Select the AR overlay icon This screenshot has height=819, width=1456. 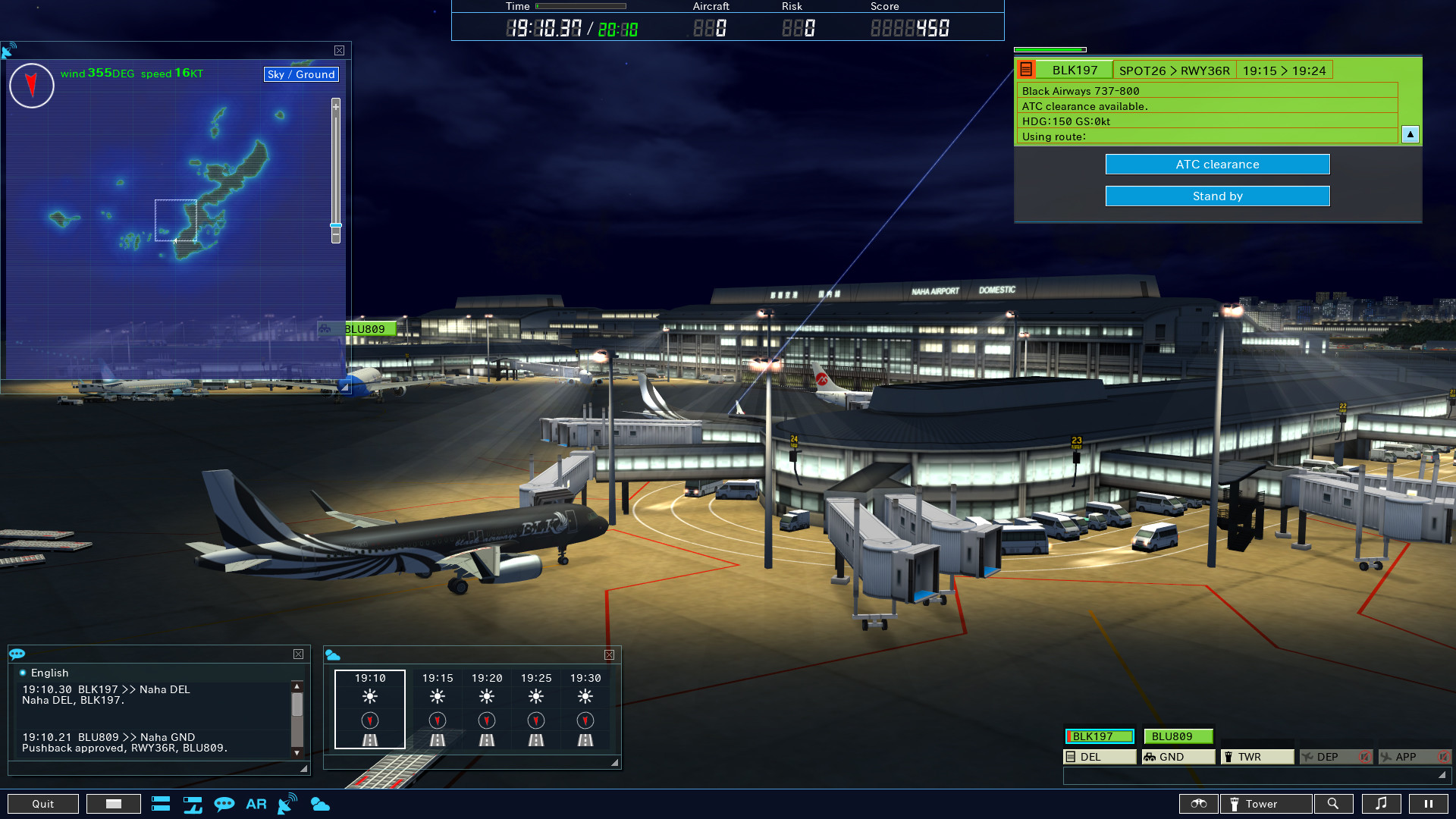tap(256, 804)
